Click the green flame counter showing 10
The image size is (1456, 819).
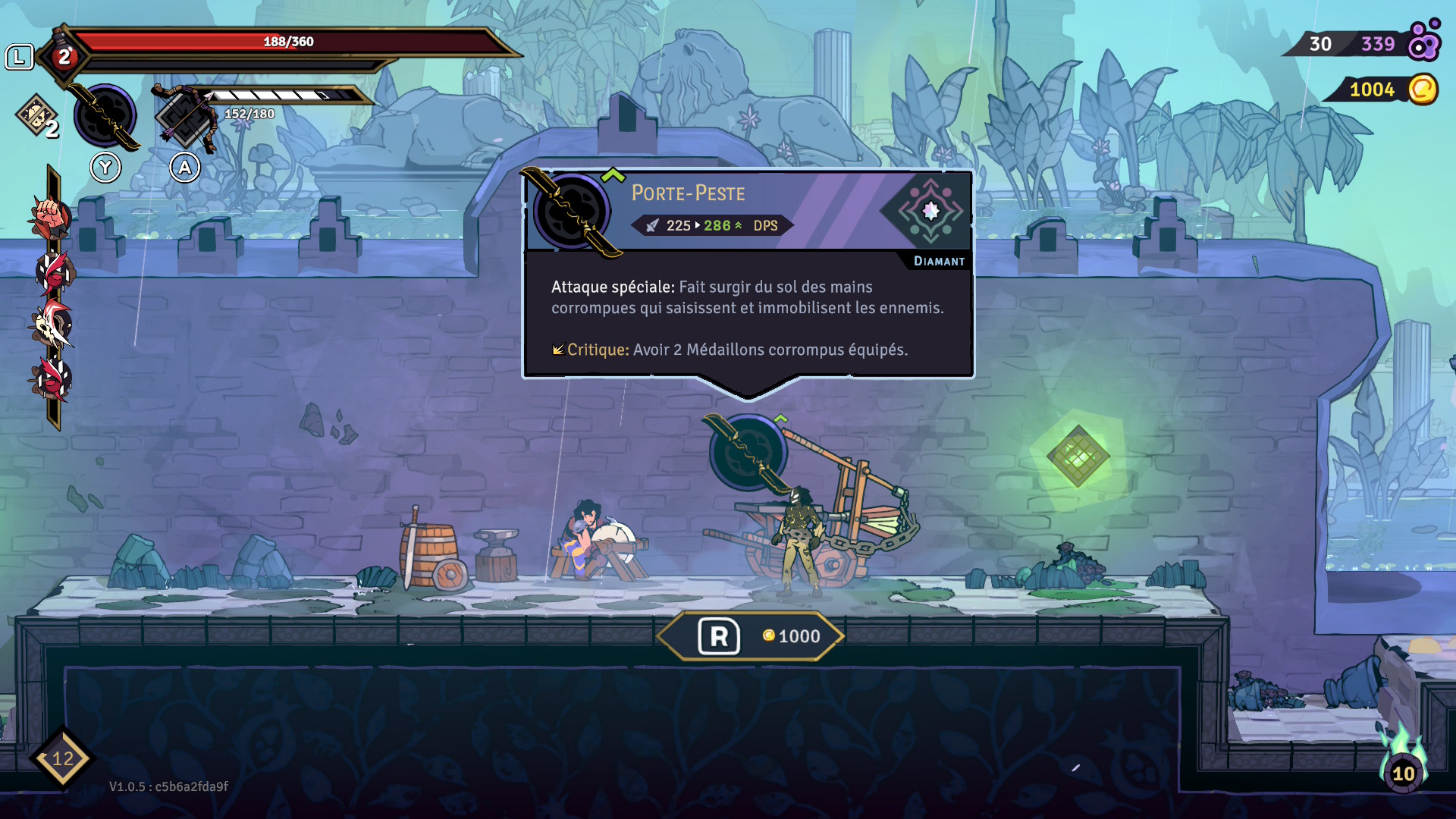point(1403,767)
